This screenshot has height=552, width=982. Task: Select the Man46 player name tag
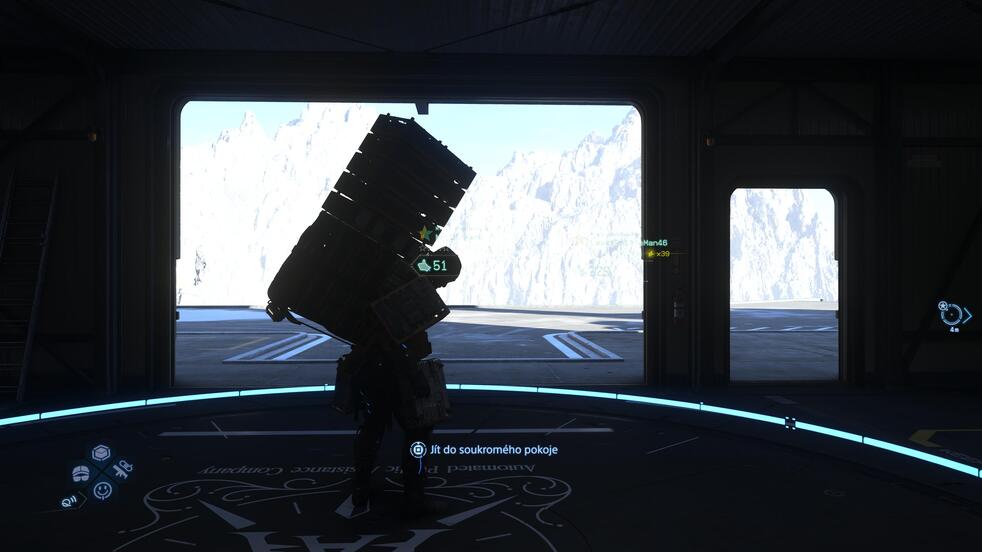(656, 242)
